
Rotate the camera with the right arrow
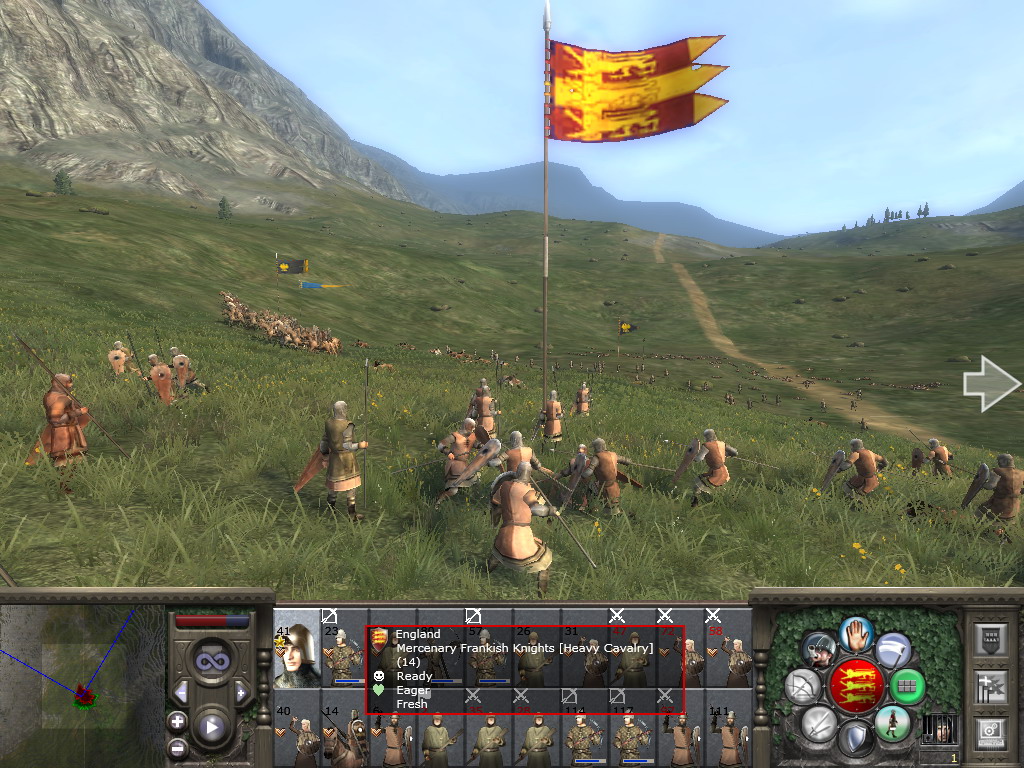coord(991,386)
